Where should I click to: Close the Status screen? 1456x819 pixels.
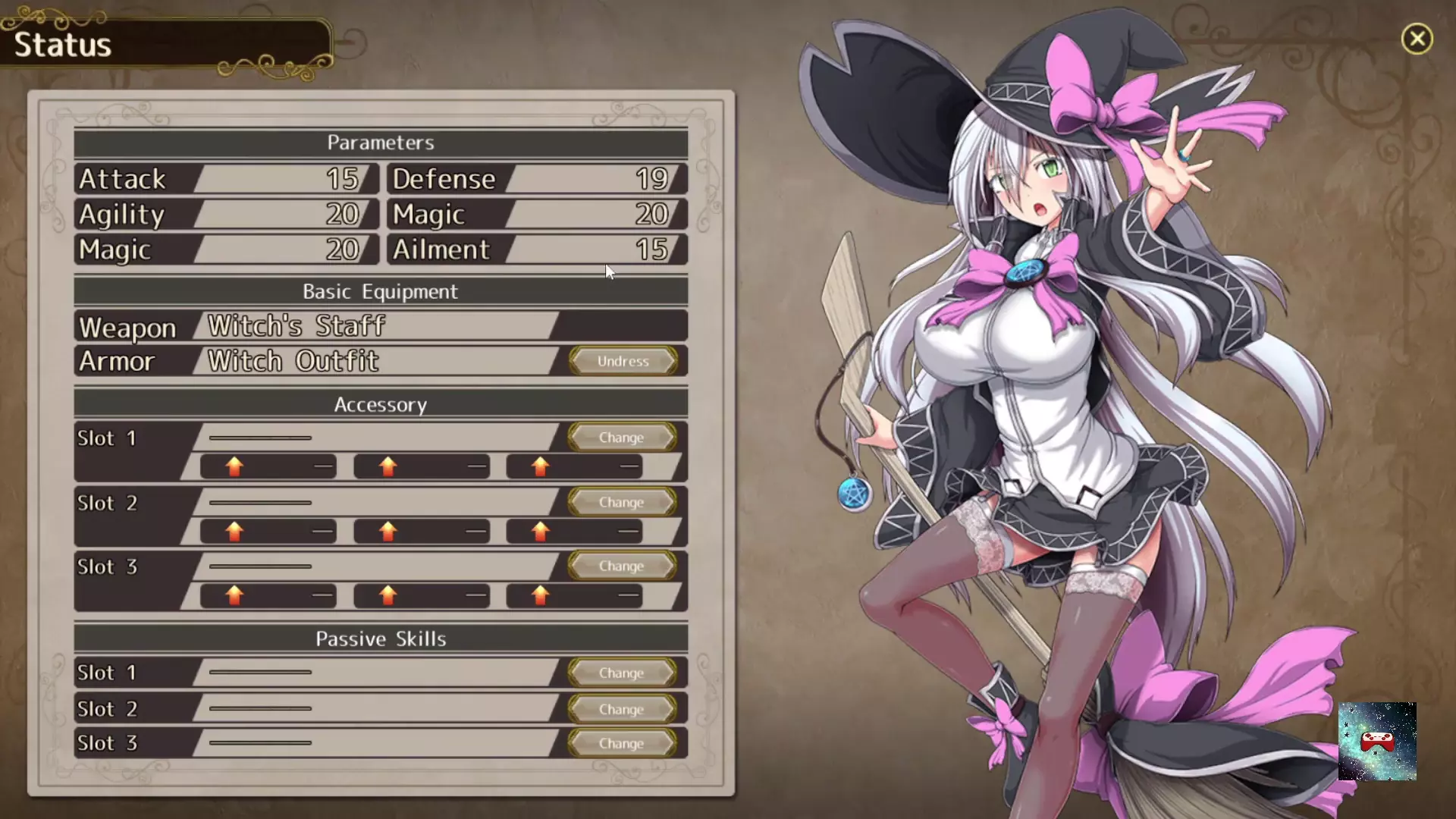pyautogui.click(x=1417, y=39)
